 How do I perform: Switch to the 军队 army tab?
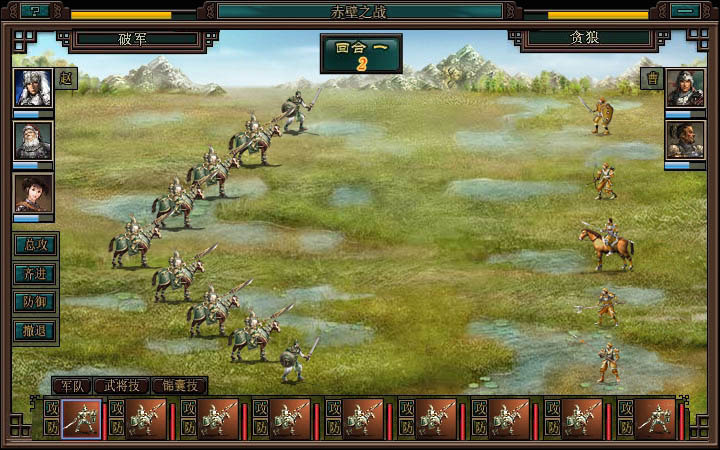click(x=72, y=385)
